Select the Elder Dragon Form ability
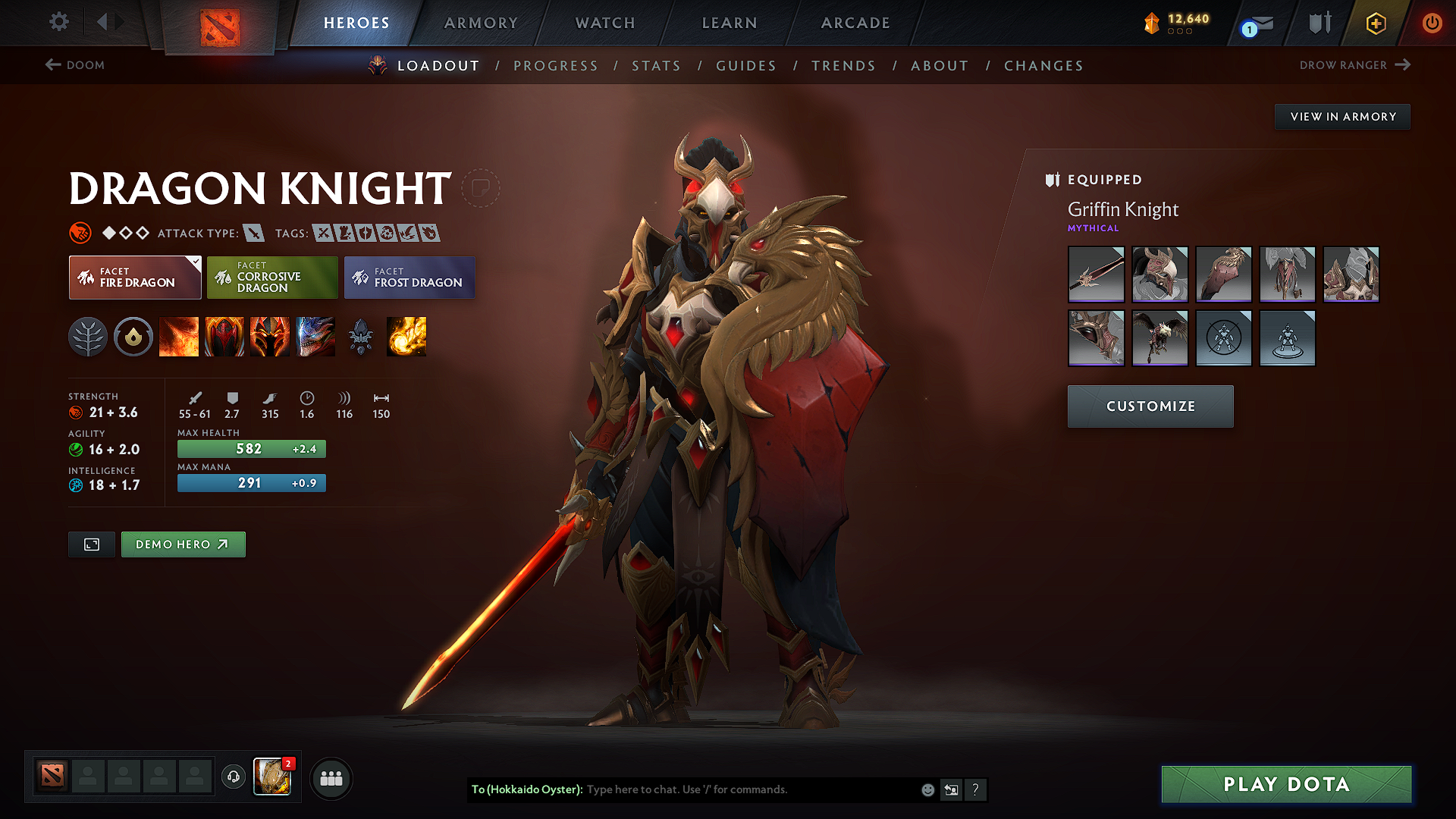Screen dimensions: 1456x819 (x=315, y=337)
